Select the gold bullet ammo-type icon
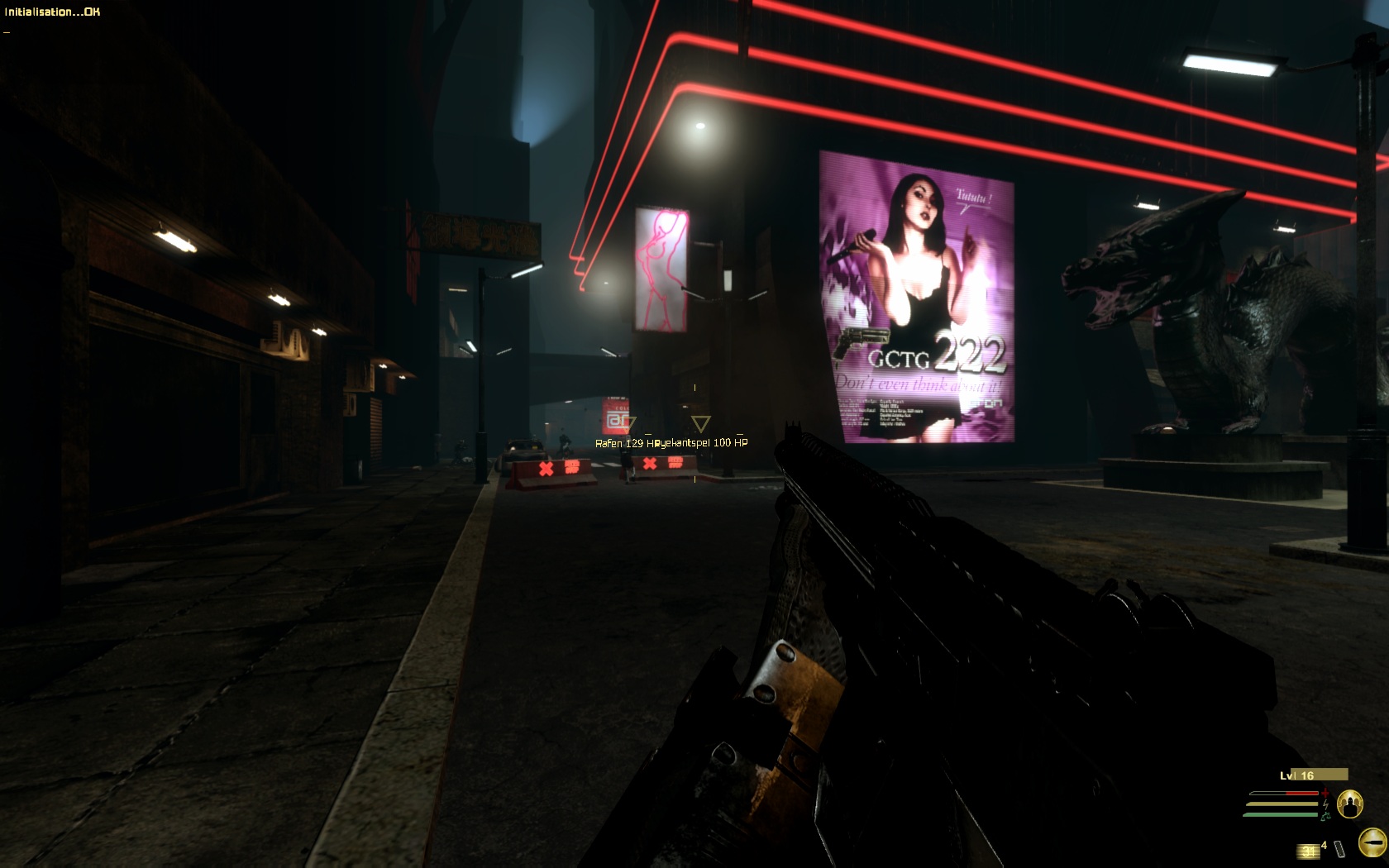The width and height of the screenshot is (1389, 868). [1372, 843]
